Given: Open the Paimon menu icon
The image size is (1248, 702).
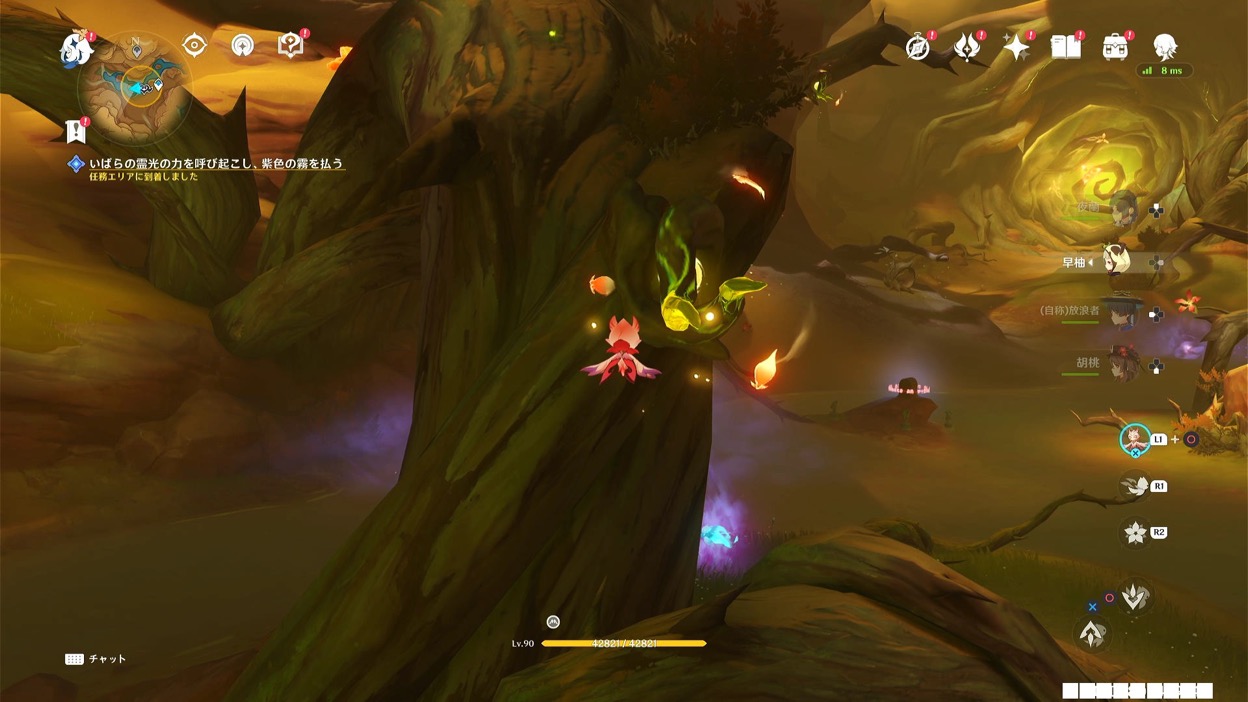Looking at the screenshot, I should [x=75, y=48].
